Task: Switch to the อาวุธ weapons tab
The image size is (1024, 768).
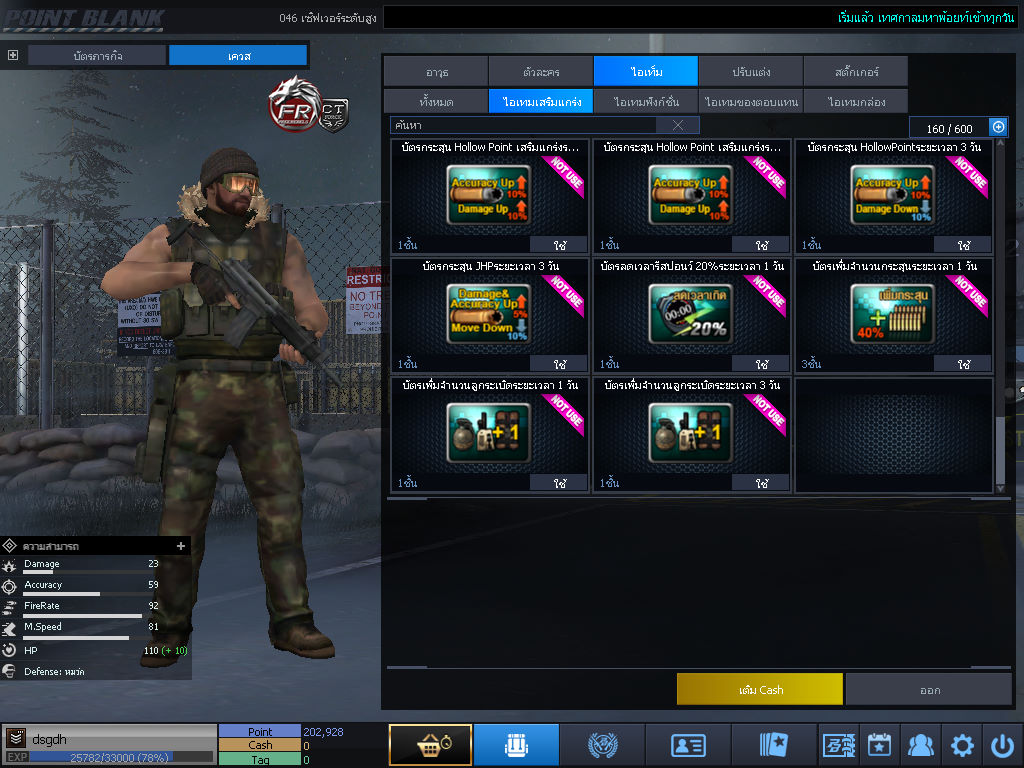Action: pos(435,71)
